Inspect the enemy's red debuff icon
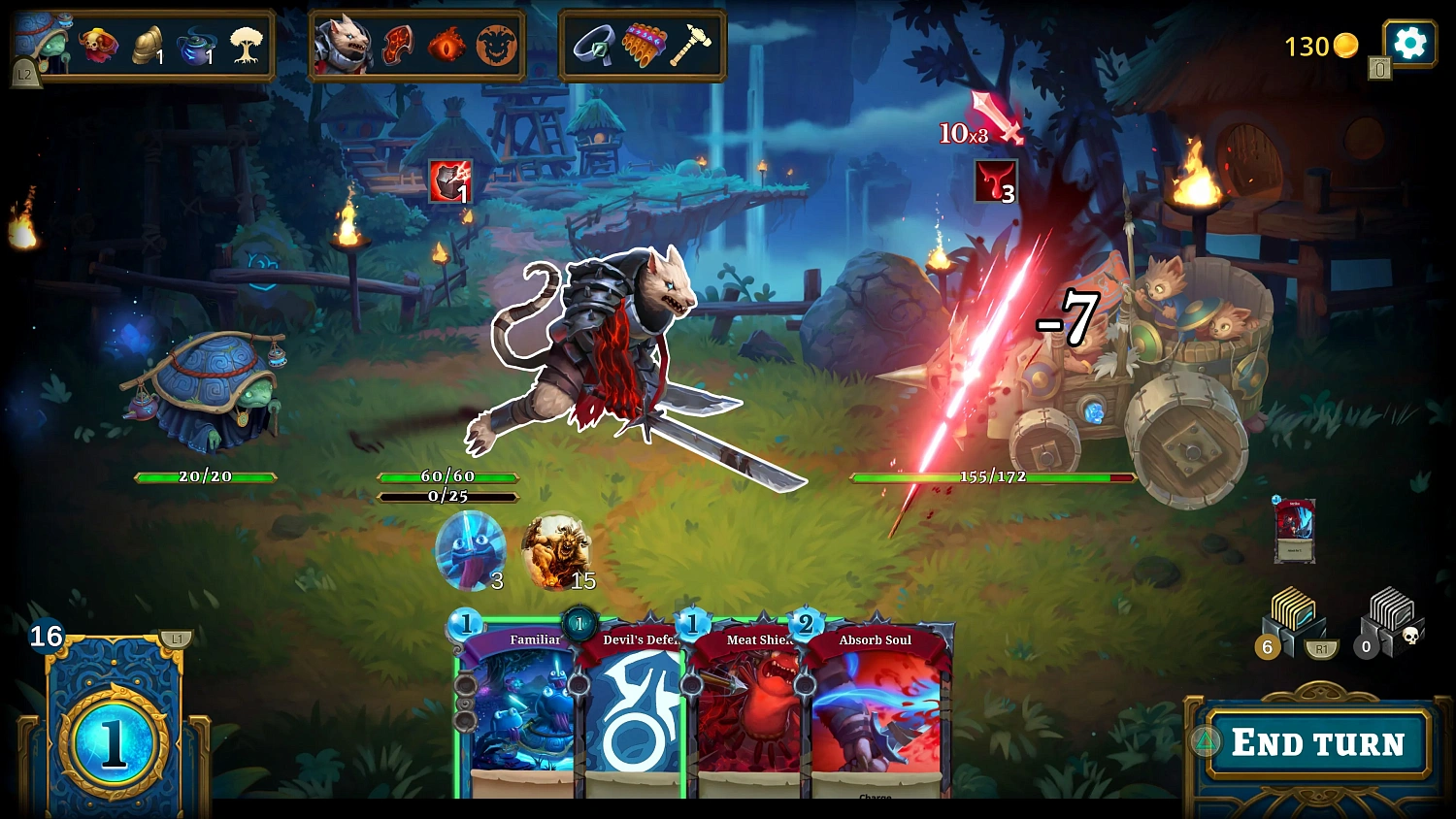Screen dimensions: 1456x819 point(996,181)
